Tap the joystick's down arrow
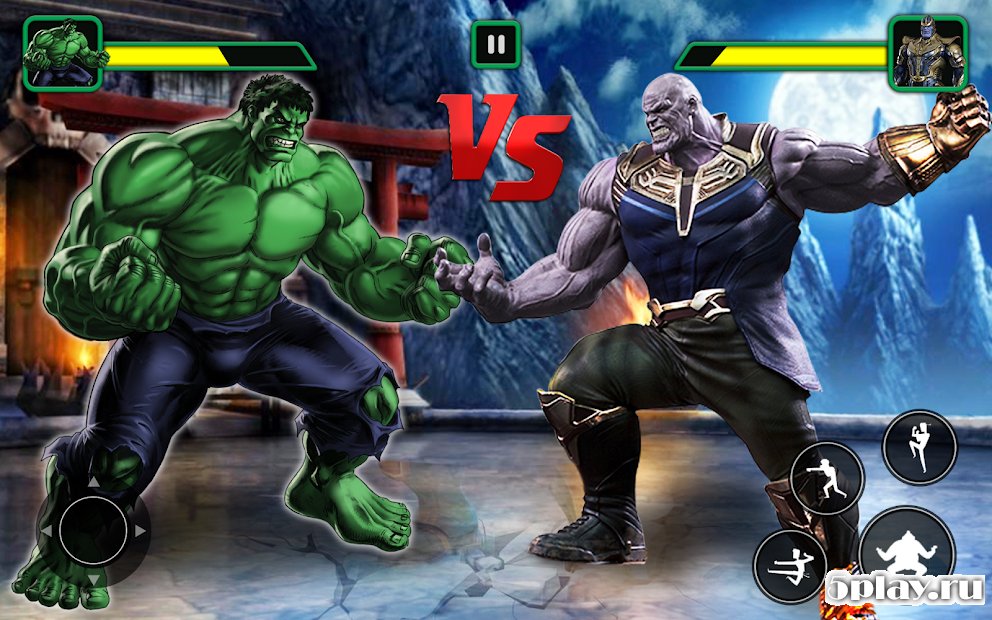 click(92, 578)
